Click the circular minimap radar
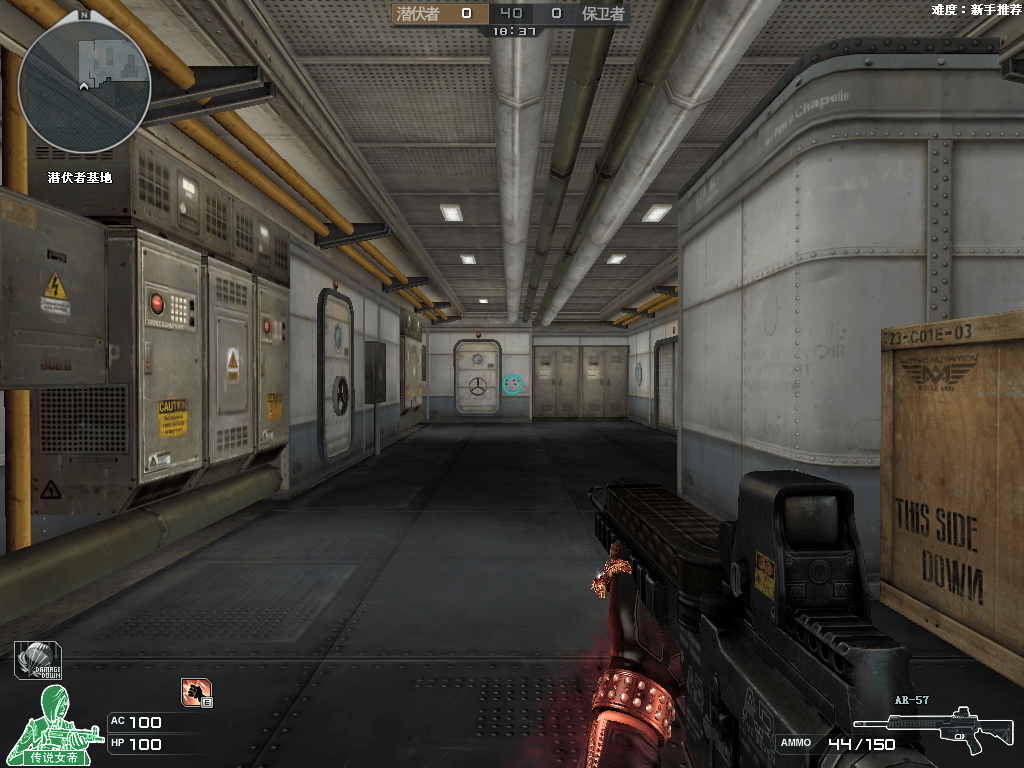Screen dimensions: 1024x768 [x=84, y=86]
